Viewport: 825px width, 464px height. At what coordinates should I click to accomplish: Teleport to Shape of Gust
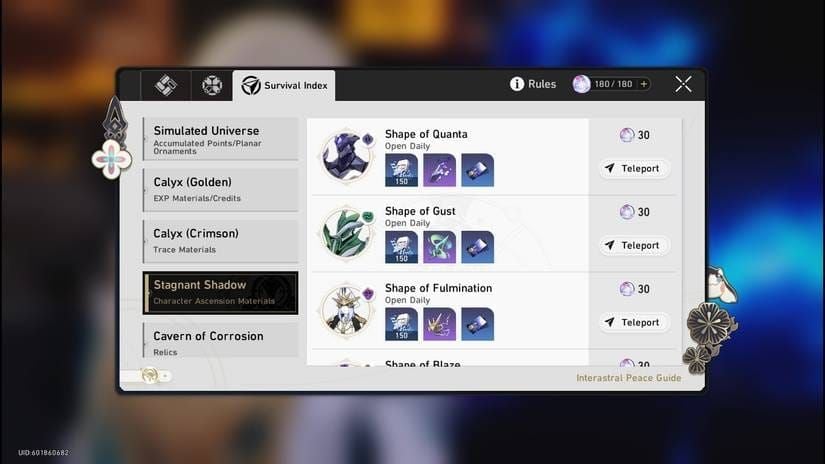pyautogui.click(x=635, y=245)
